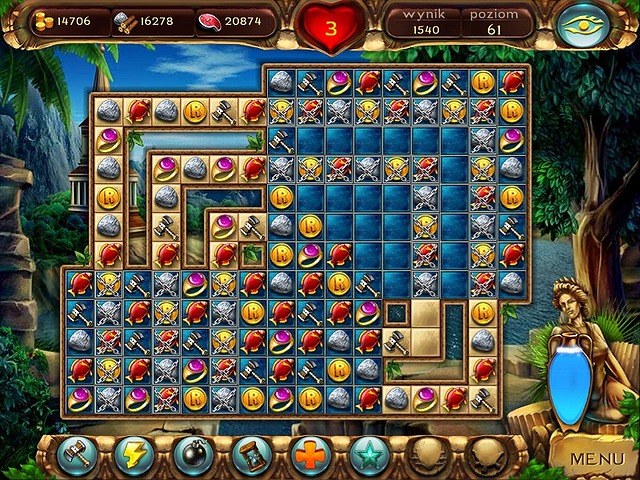
Task: Open the MENU button
Action: (x=596, y=459)
